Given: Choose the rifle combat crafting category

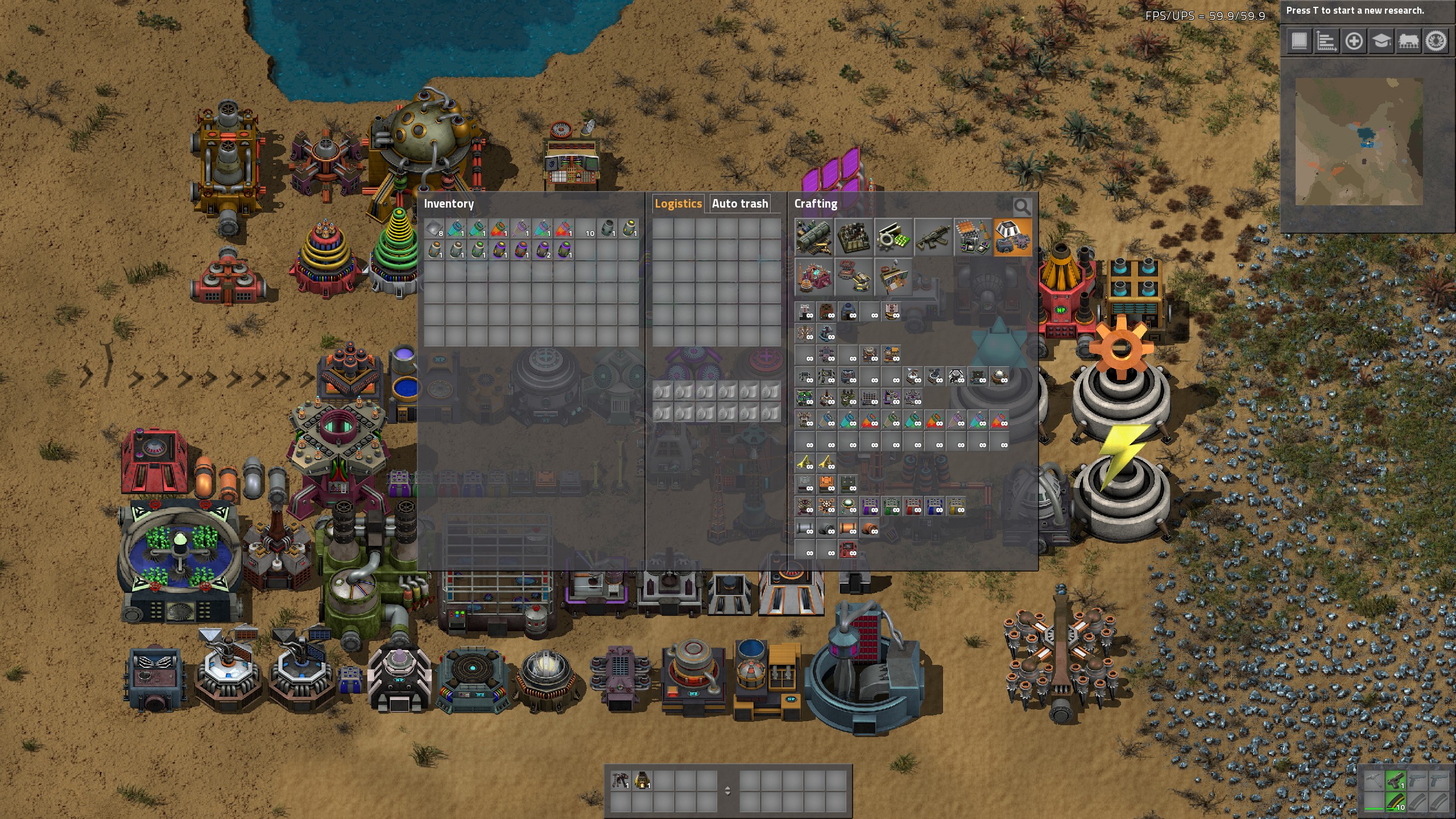Looking at the screenshot, I should click(933, 237).
